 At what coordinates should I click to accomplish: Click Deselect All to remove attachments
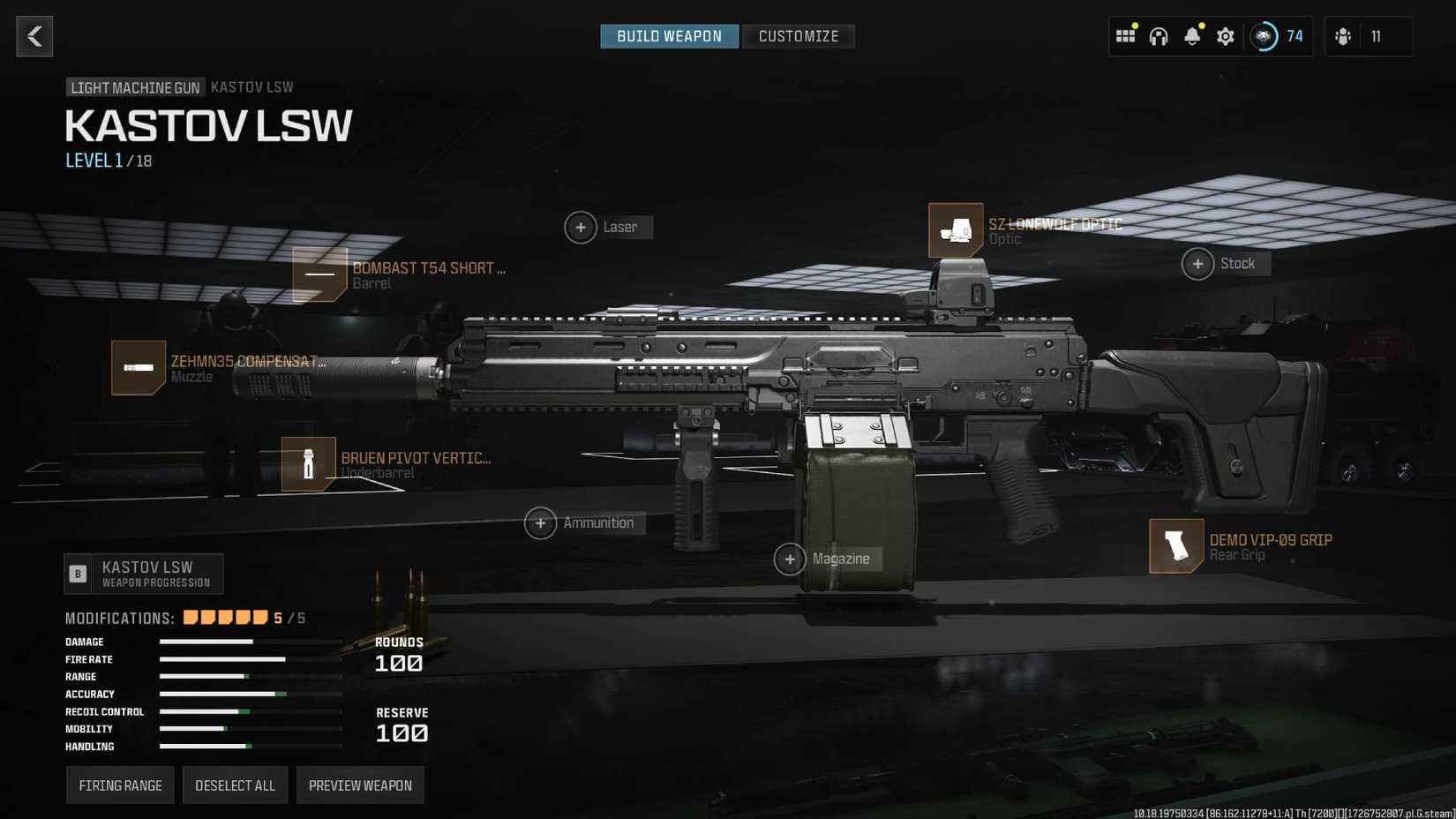pos(235,785)
